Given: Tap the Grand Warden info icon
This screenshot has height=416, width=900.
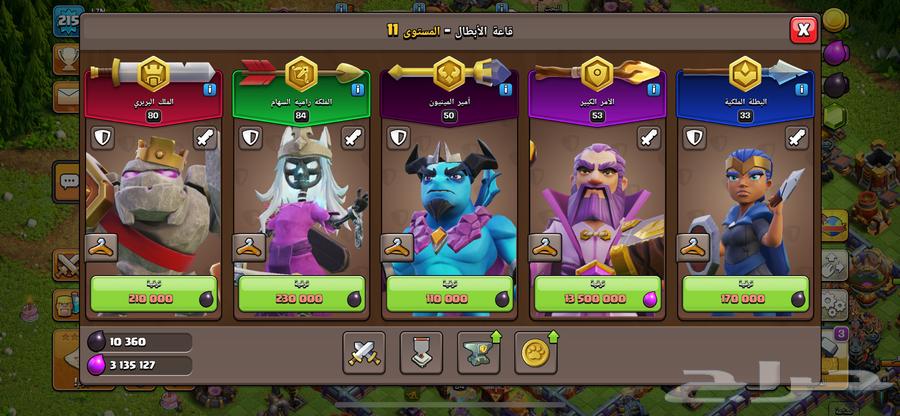Looking at the screenshot, I should tap(654, 90).
